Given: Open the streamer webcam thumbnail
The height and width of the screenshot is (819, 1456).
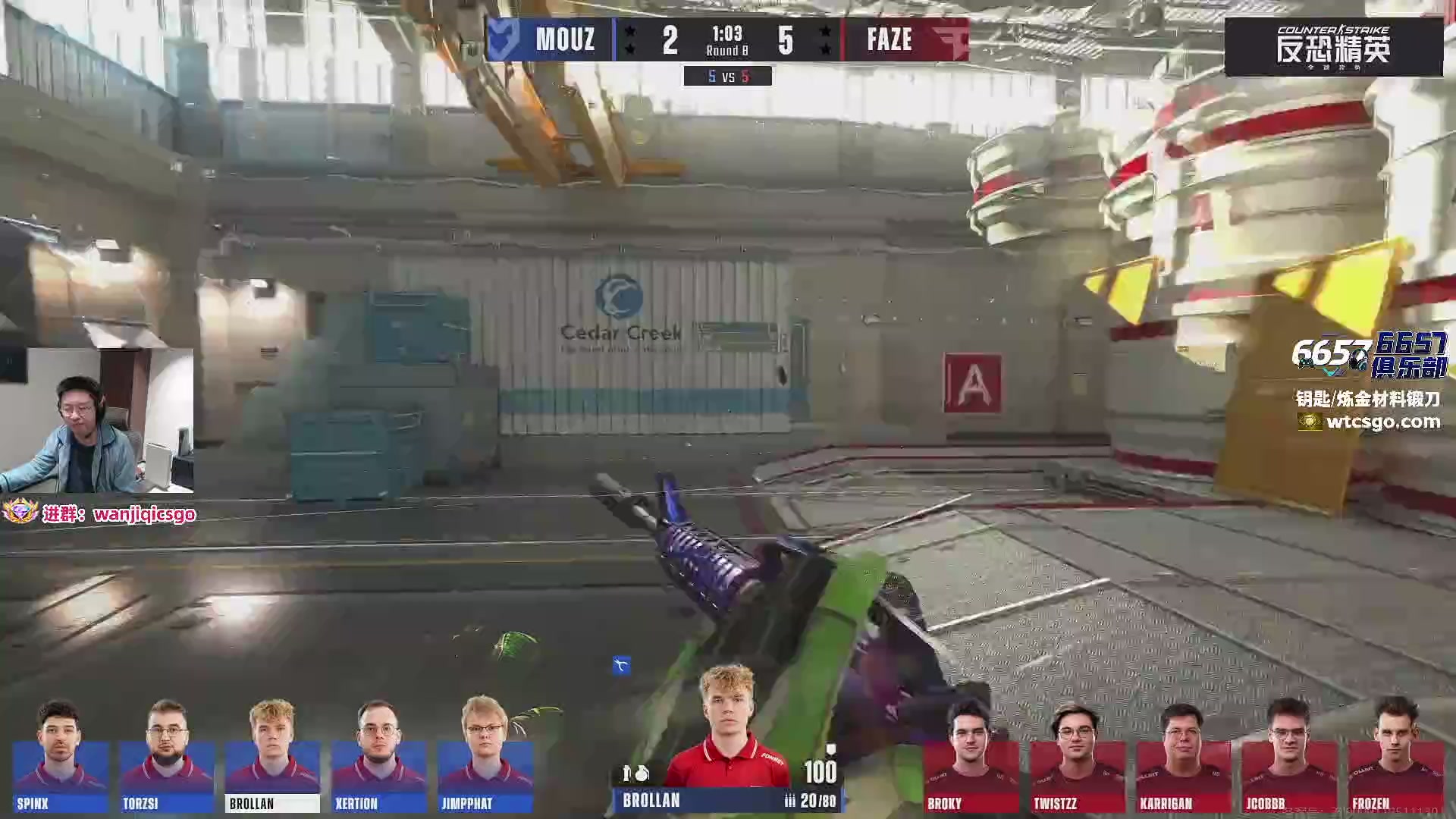Looking at the screenshot, I should point(96,421).
